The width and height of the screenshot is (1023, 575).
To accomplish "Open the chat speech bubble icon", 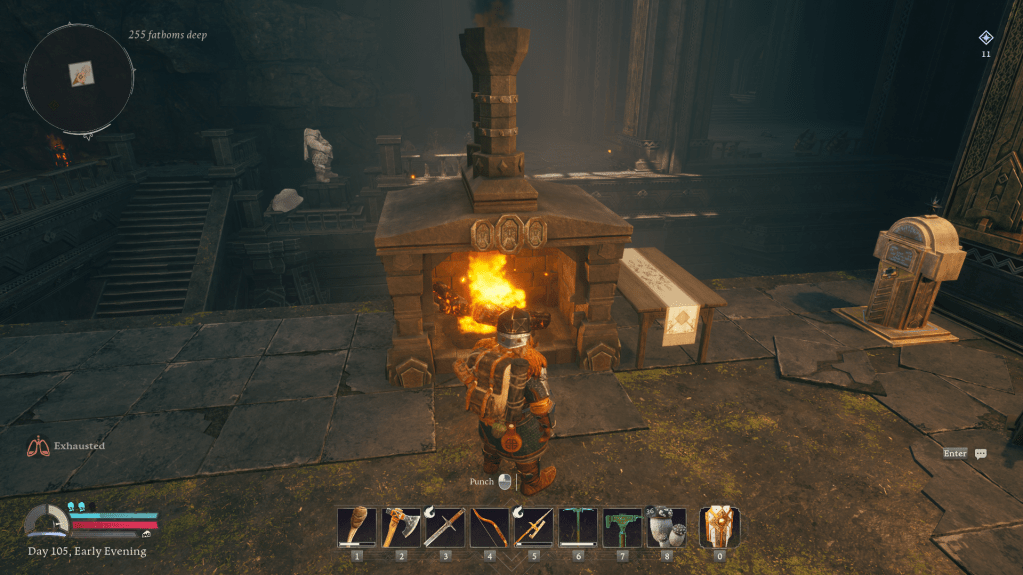I will 981,453.
